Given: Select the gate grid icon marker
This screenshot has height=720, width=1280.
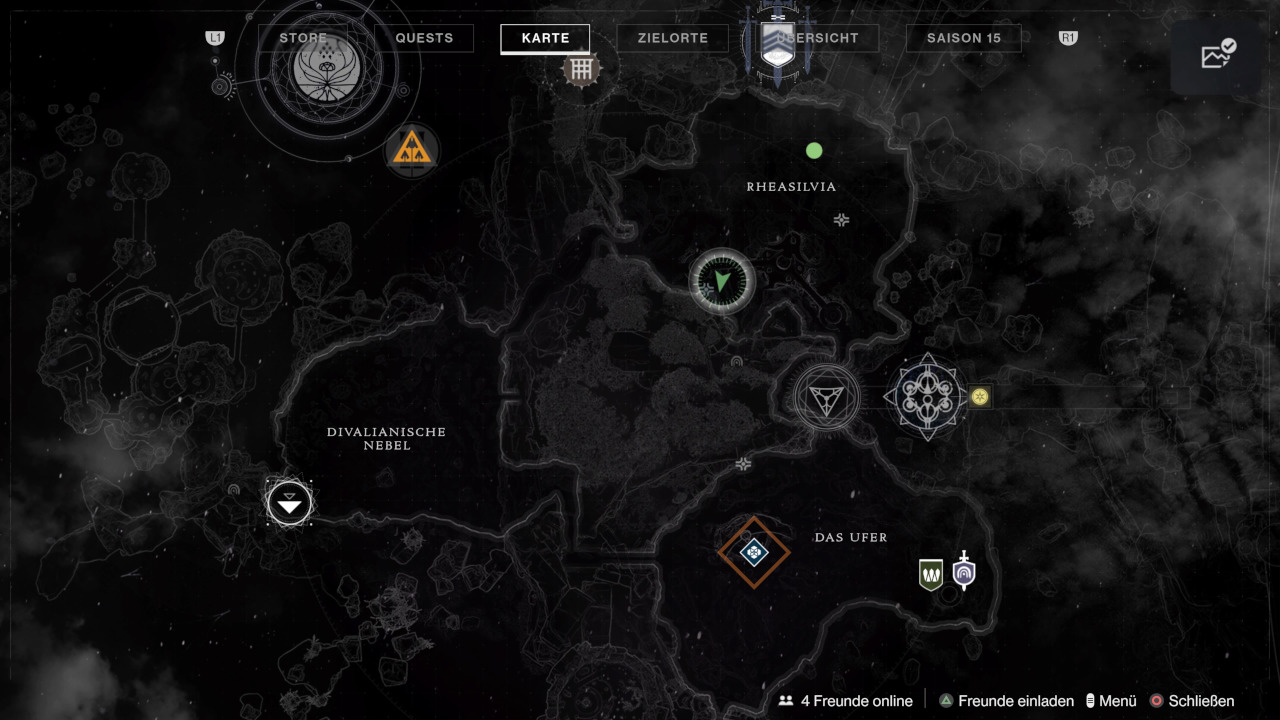Looking at the screenshot, I should click(x=581, y=69).
